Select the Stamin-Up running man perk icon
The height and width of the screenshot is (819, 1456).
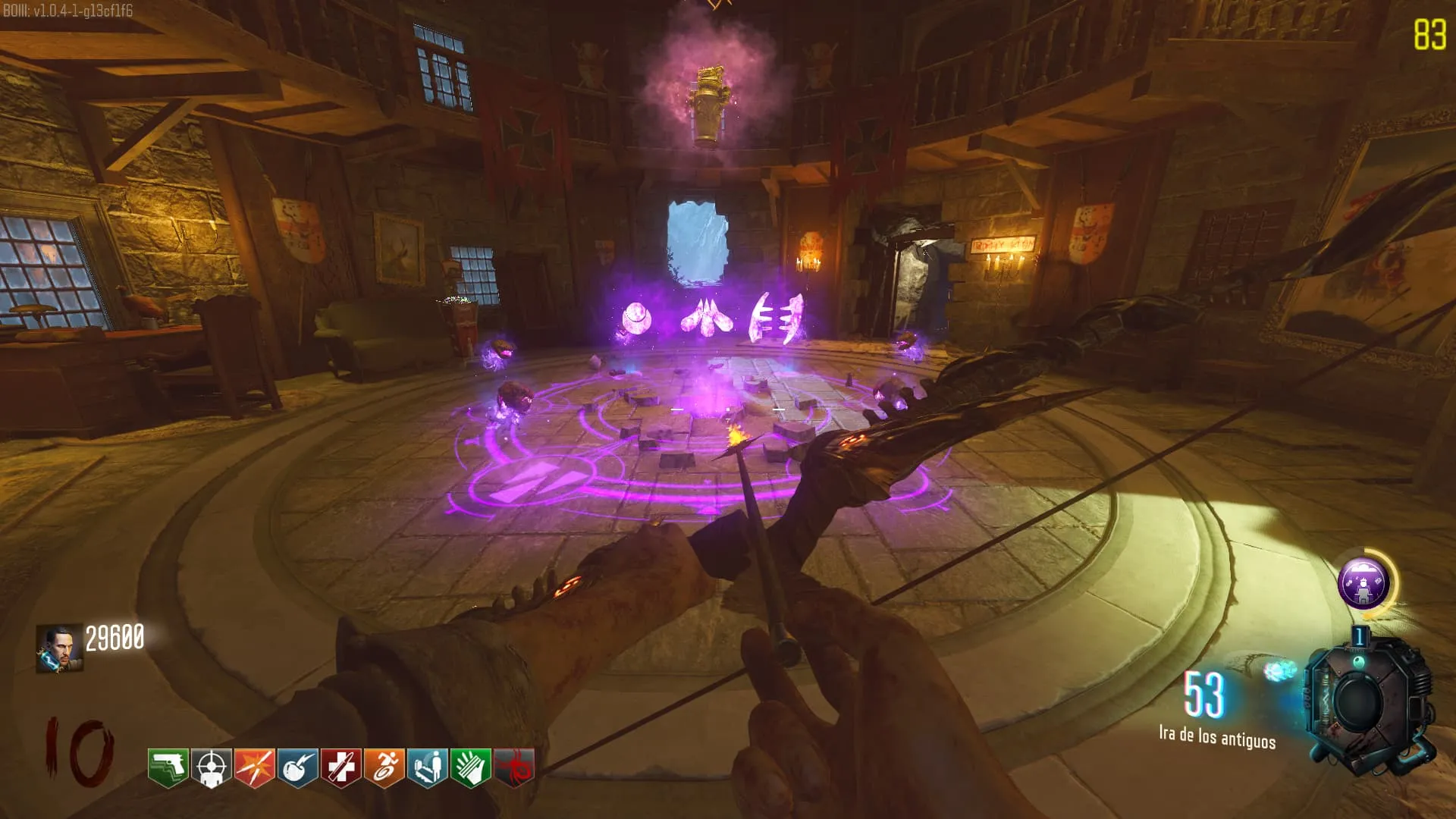tap(384, 767)
